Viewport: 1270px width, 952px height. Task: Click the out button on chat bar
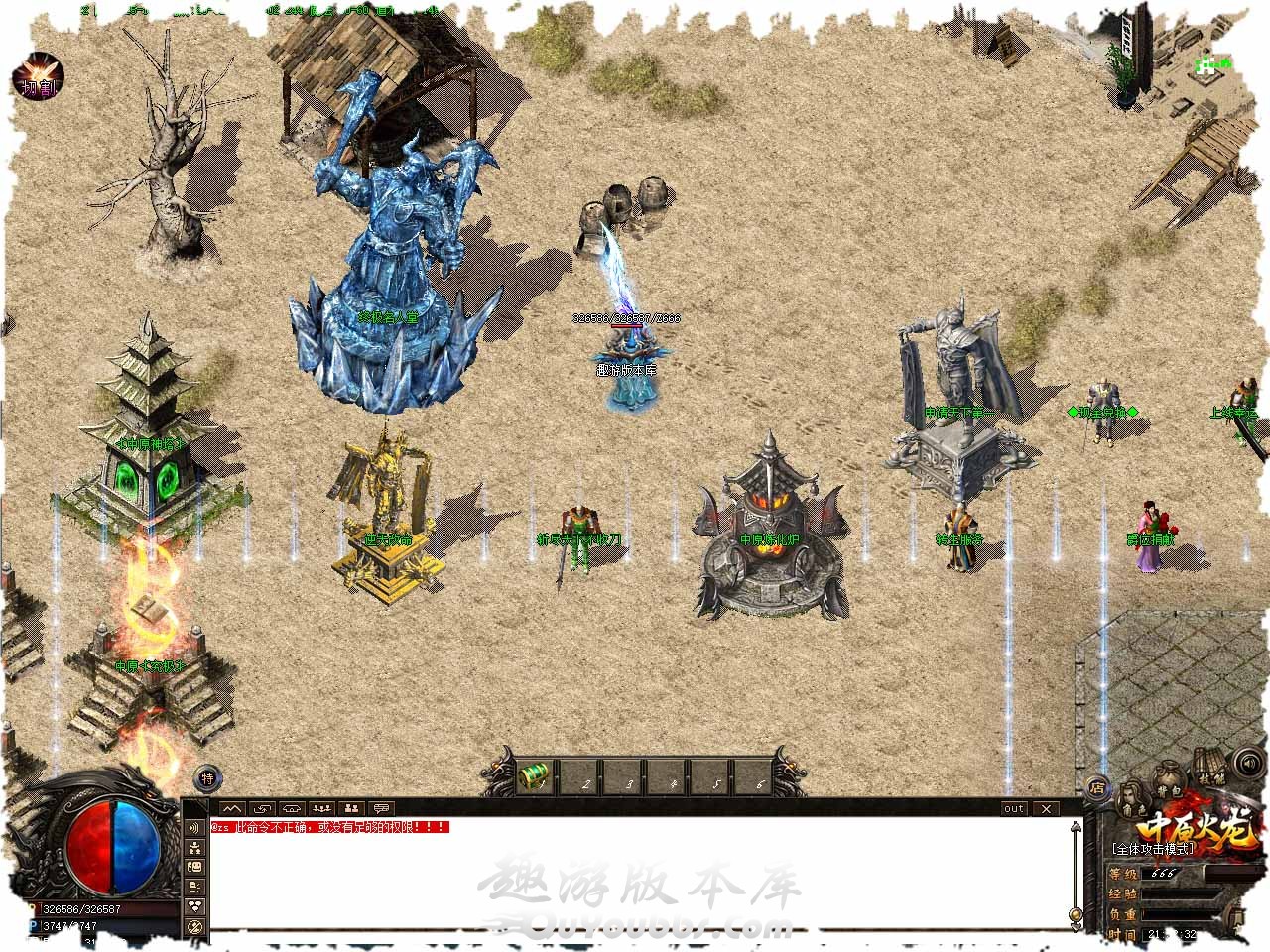click(1013, 808)
